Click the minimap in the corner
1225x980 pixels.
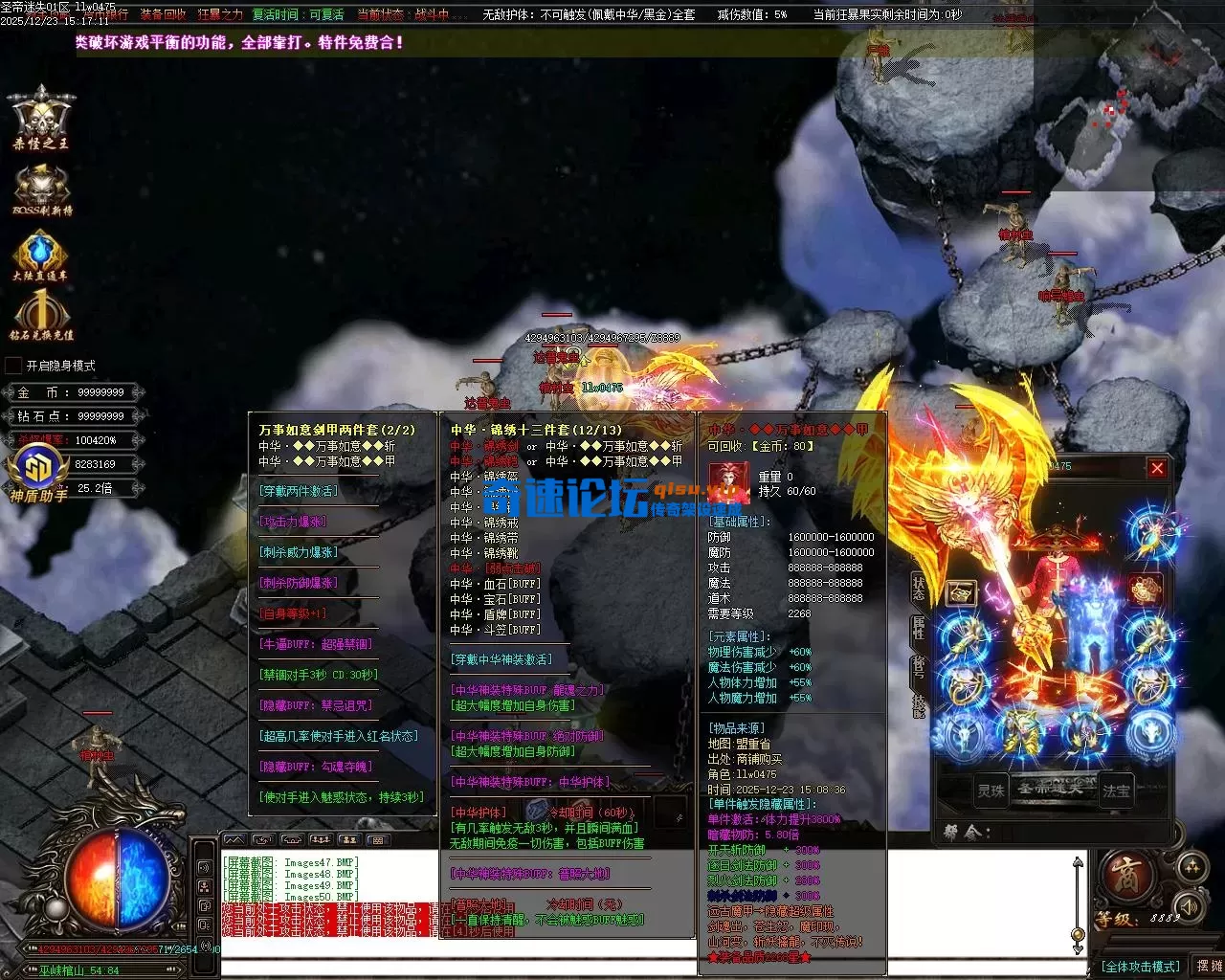1129,96
